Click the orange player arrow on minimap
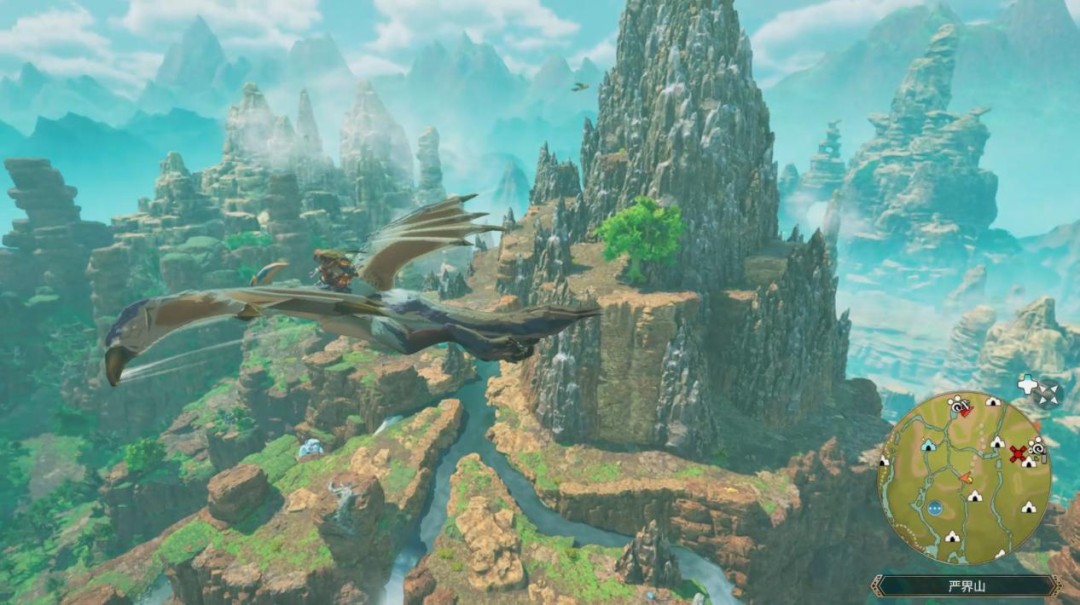This screenshot has width=1080, height=605. tap(966, 479)
